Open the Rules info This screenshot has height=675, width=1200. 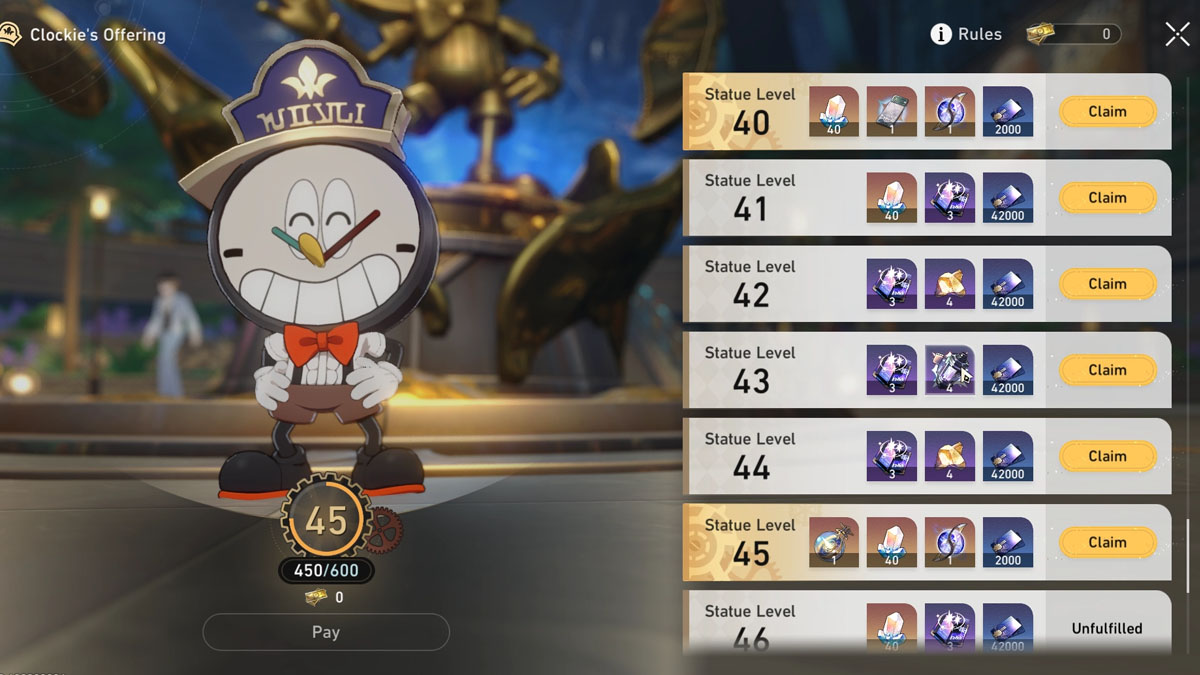966,34
